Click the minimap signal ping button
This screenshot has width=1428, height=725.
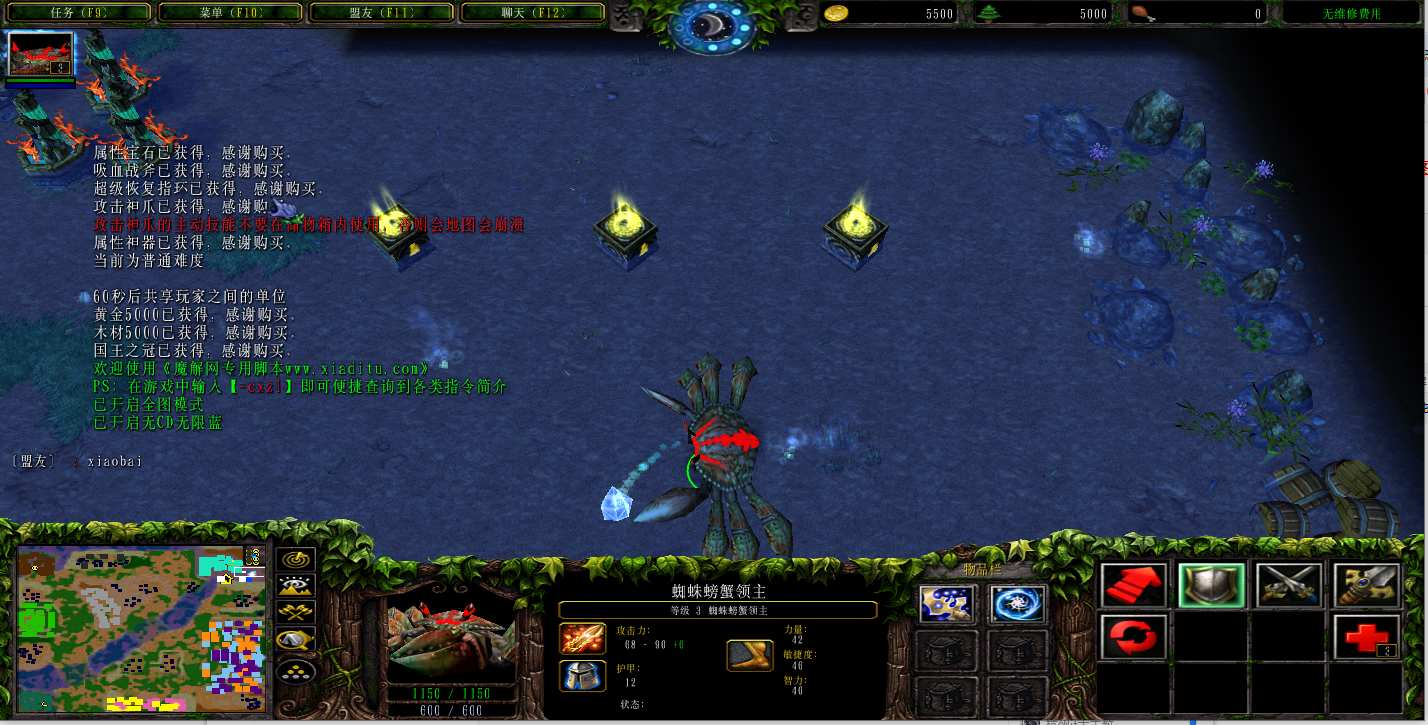[295, 560]
